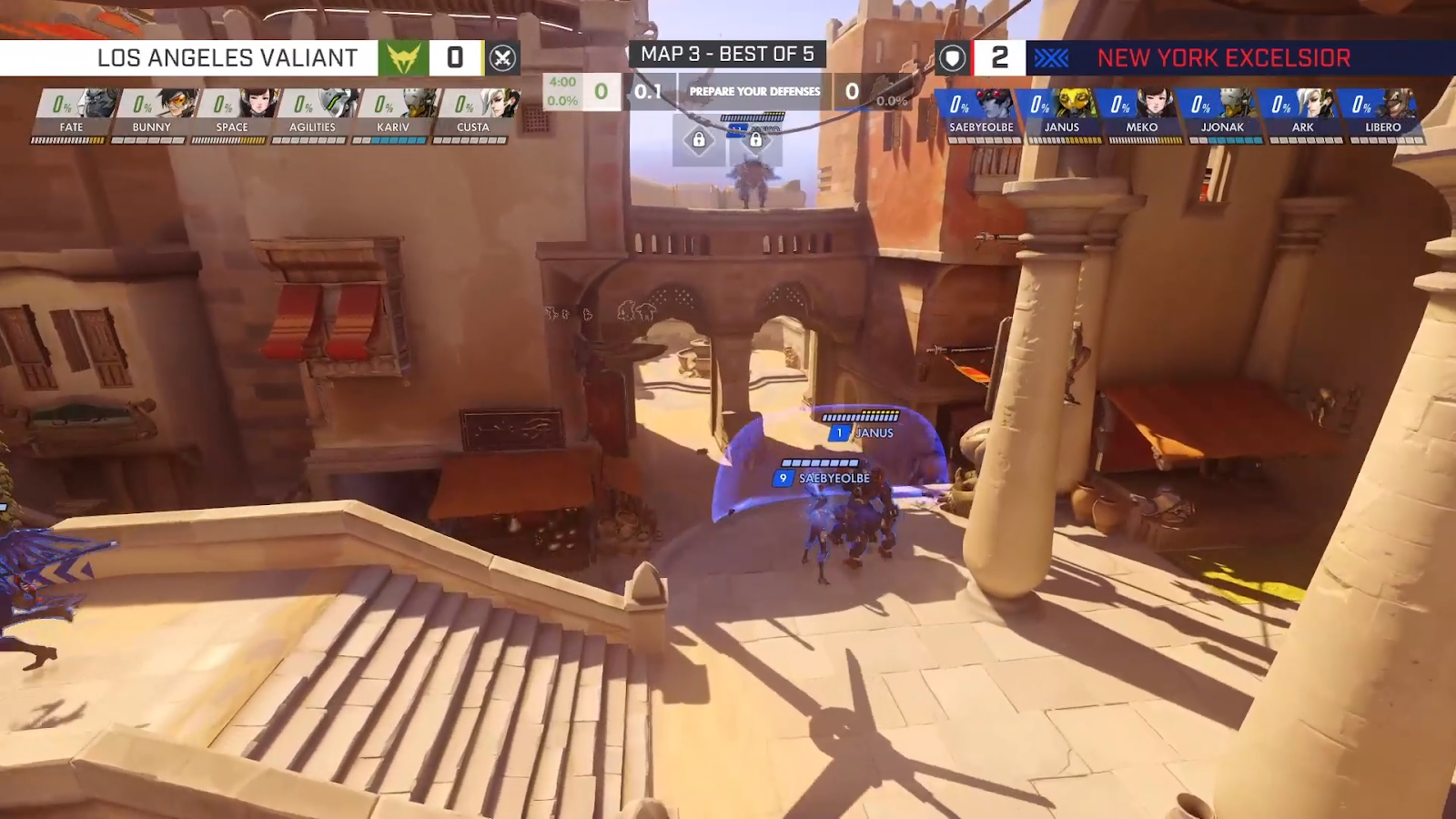Image resolution: width=1456 pixels, height=819 pixels.
Task: Click the crossed swords attack icon
Action: 502,58
